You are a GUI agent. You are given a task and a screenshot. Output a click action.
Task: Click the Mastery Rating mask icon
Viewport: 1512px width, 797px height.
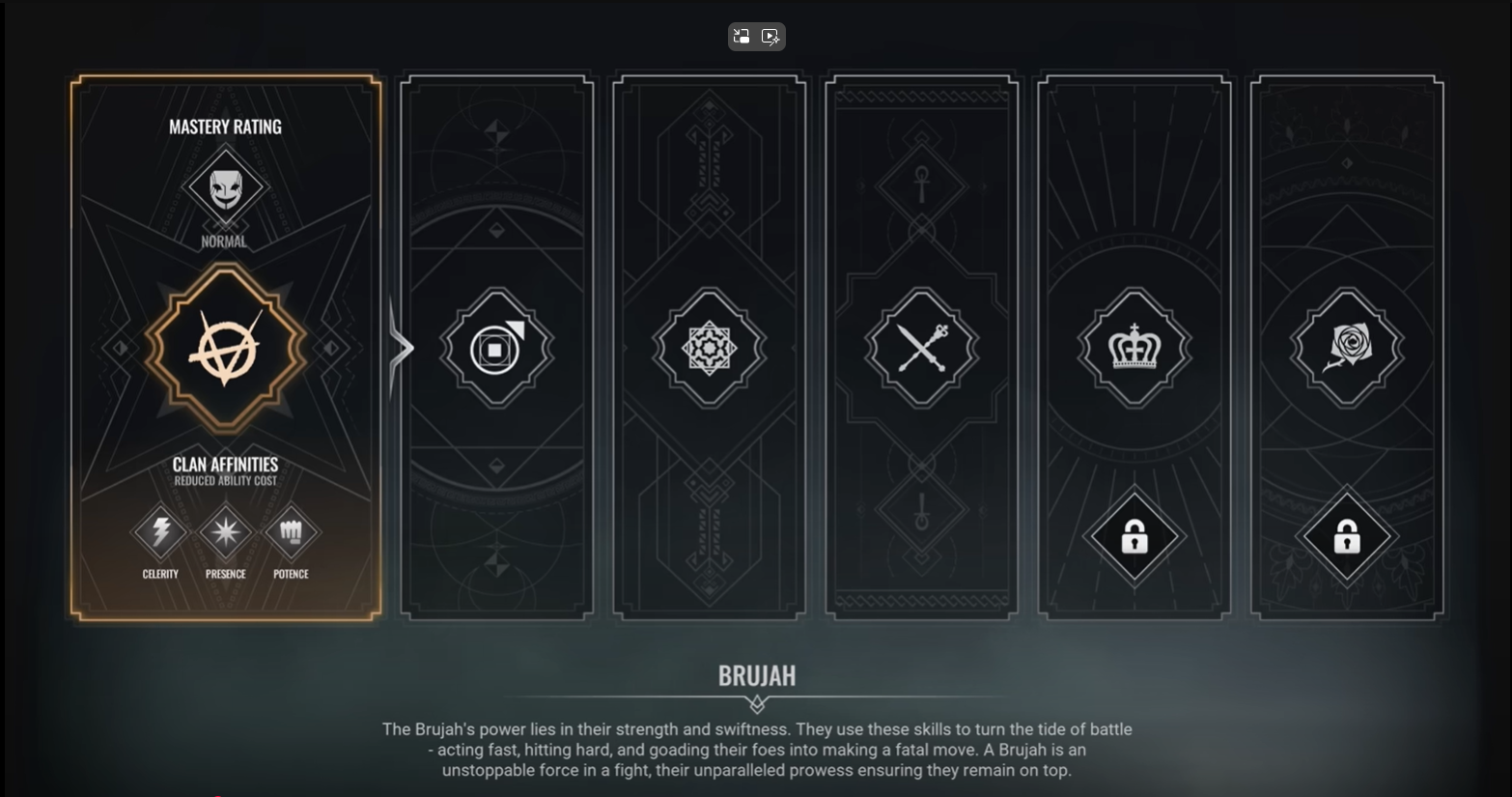[225, 185]
